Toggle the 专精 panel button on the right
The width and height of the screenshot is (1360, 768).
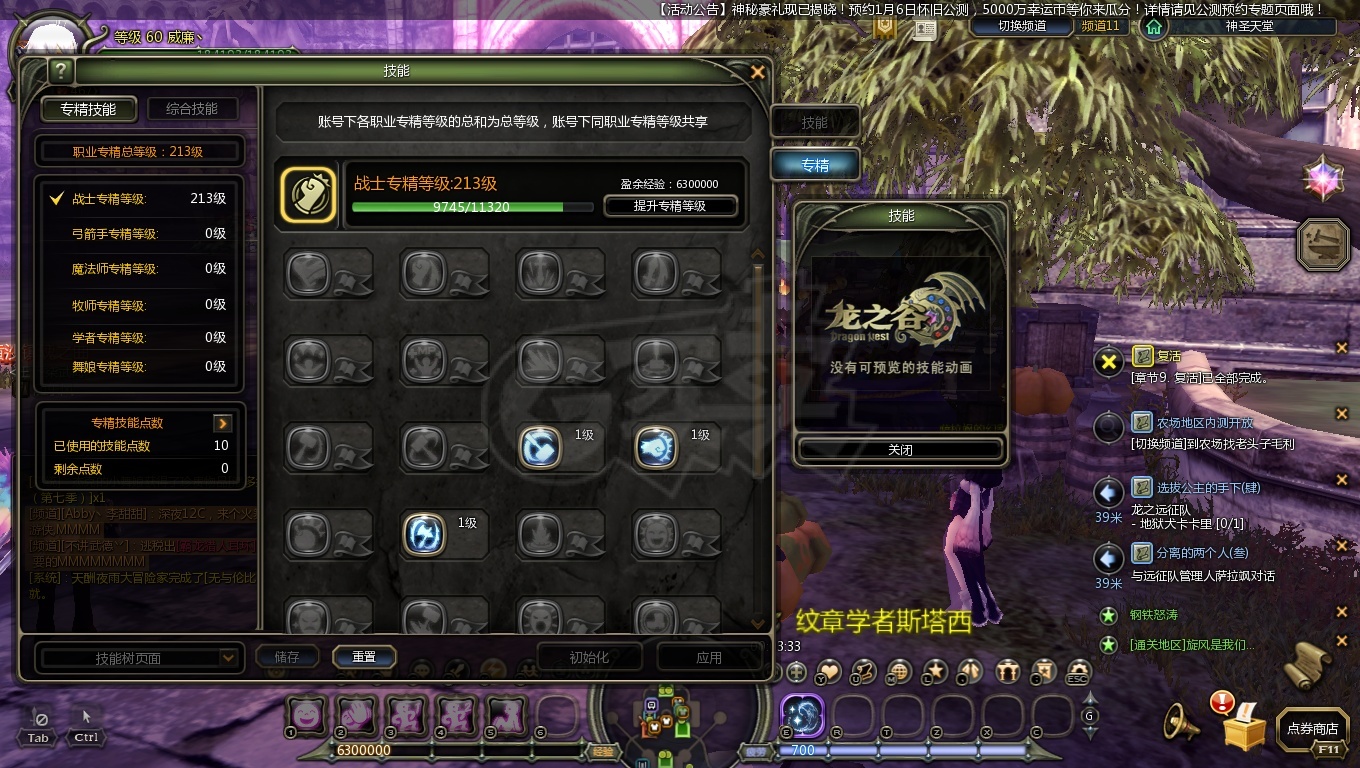815,164
